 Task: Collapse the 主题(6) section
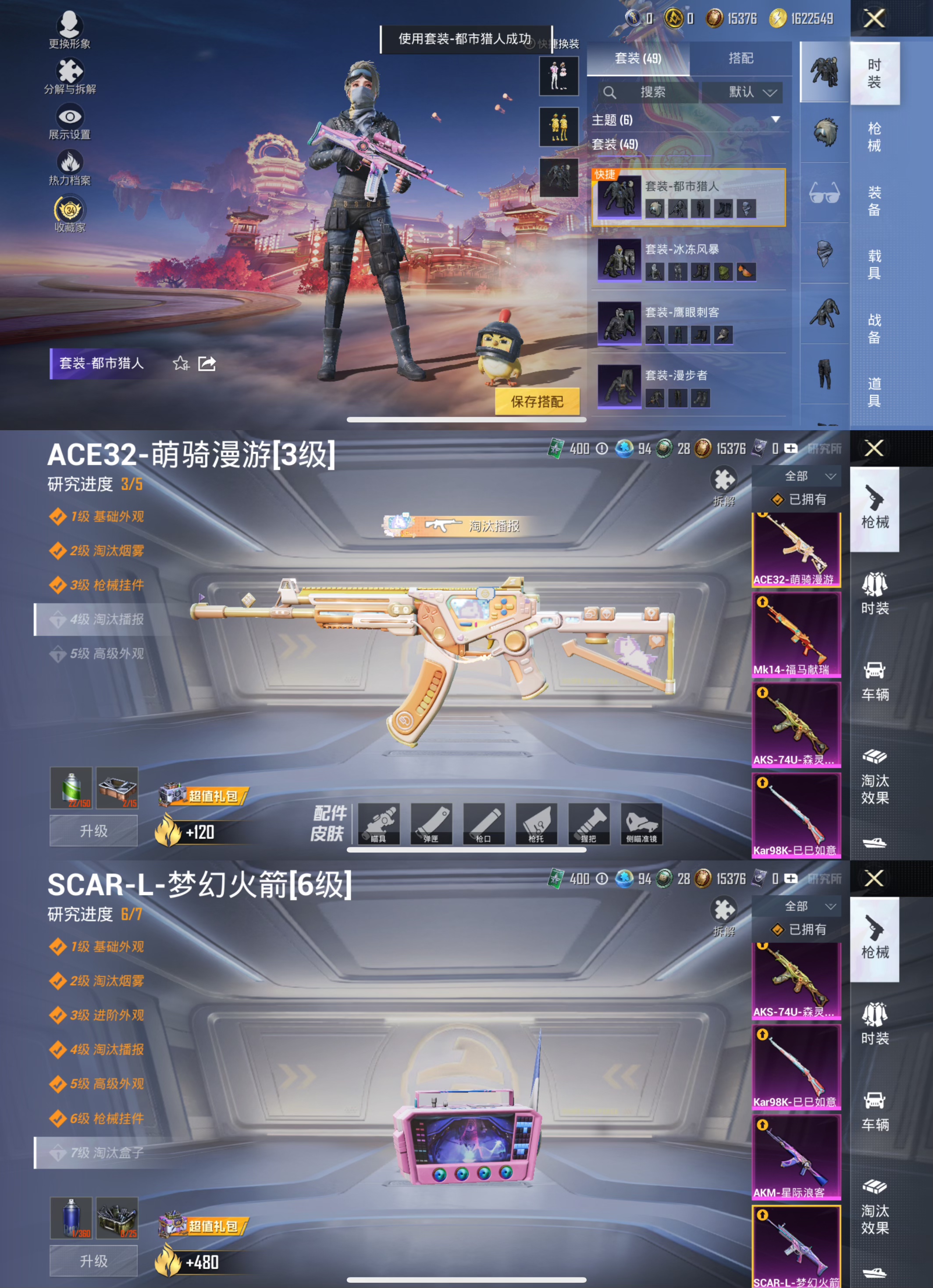tap(776, 119)
